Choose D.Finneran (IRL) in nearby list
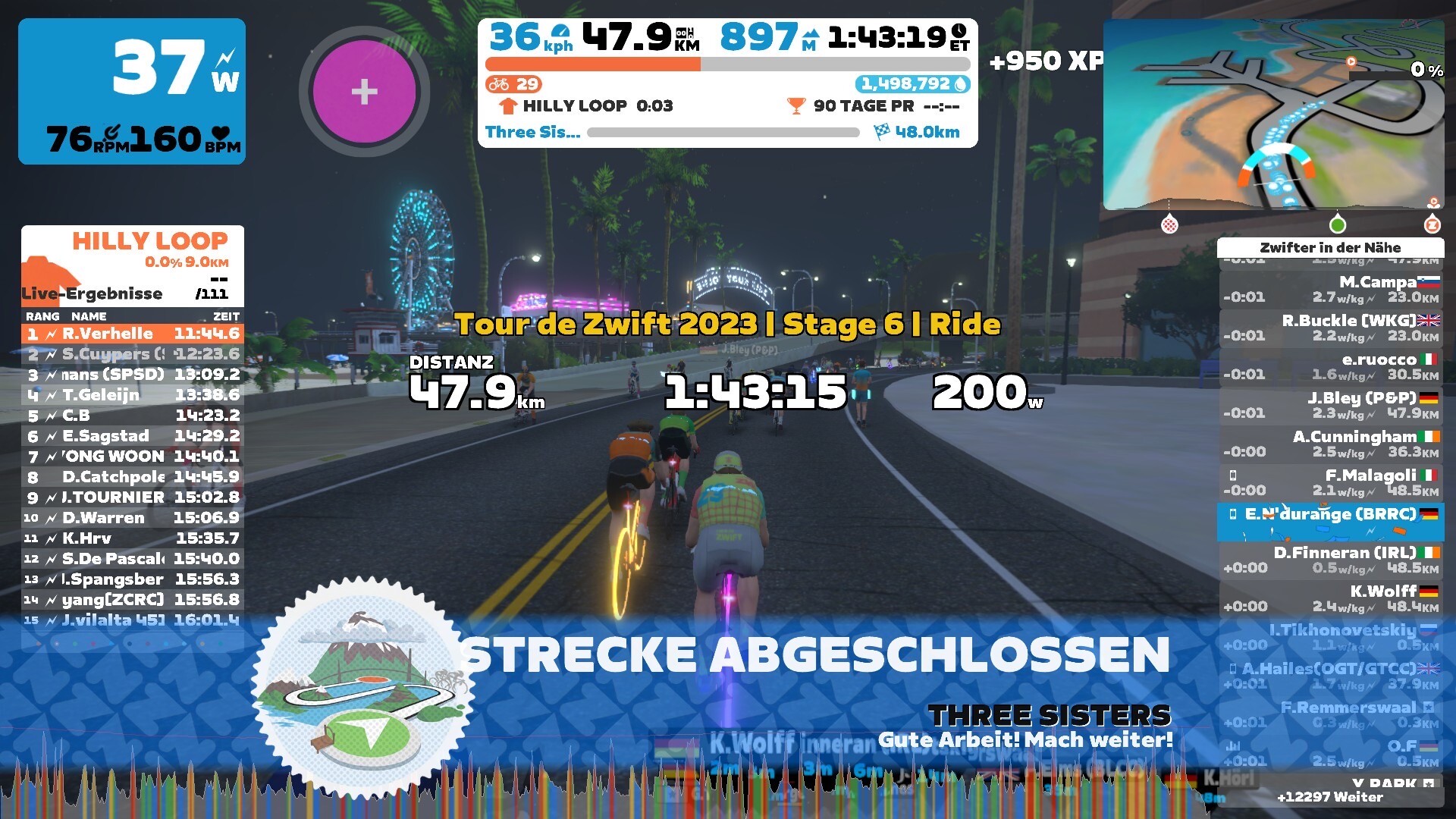The image size is (1456, 819). (x=1331, y=560)
